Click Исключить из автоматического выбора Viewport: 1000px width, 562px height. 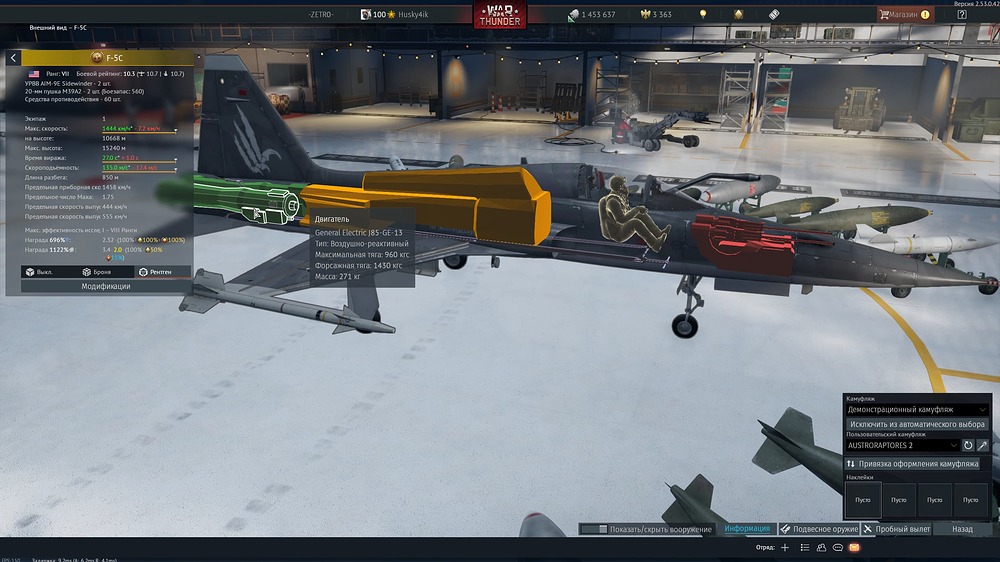[x=918, y=424]
